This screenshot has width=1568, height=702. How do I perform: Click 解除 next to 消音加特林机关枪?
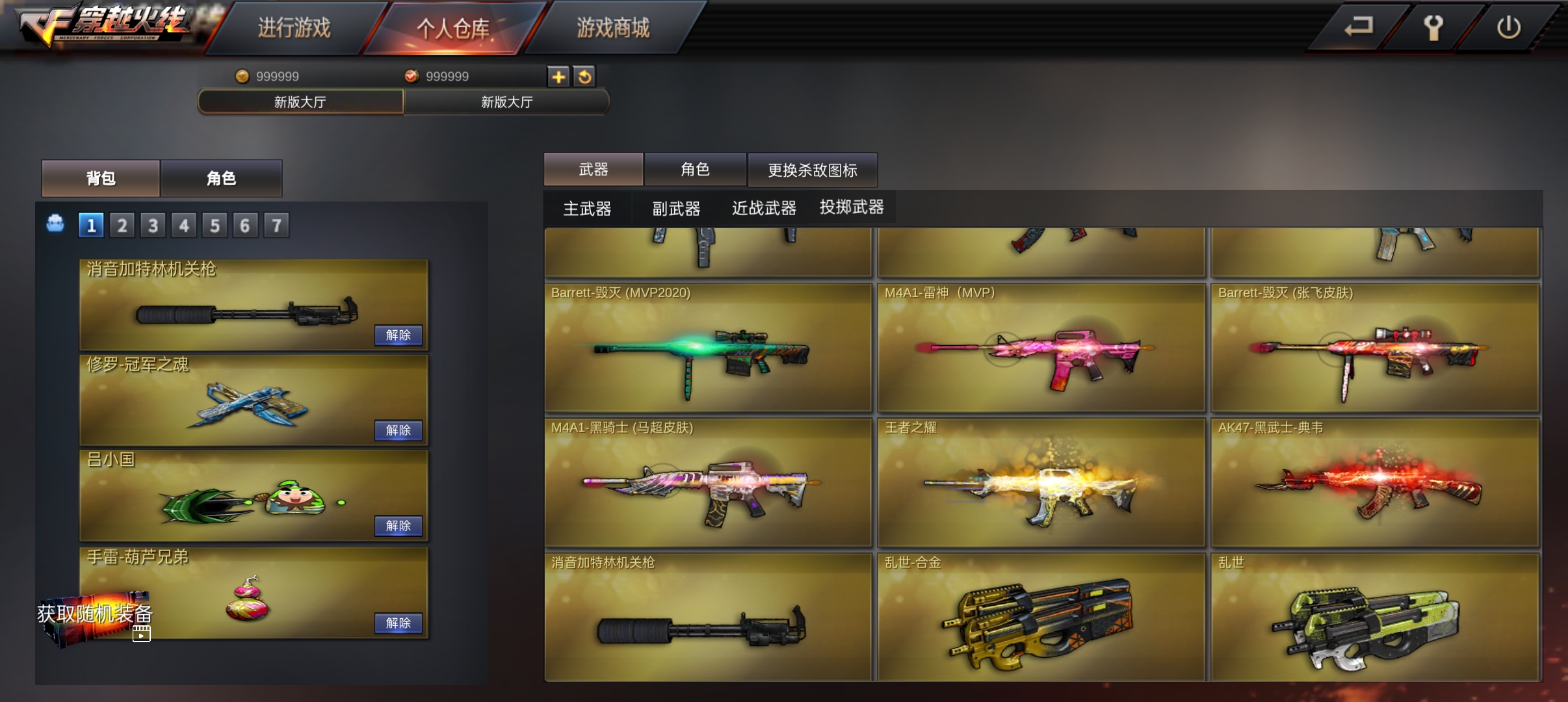click(399, 335)
